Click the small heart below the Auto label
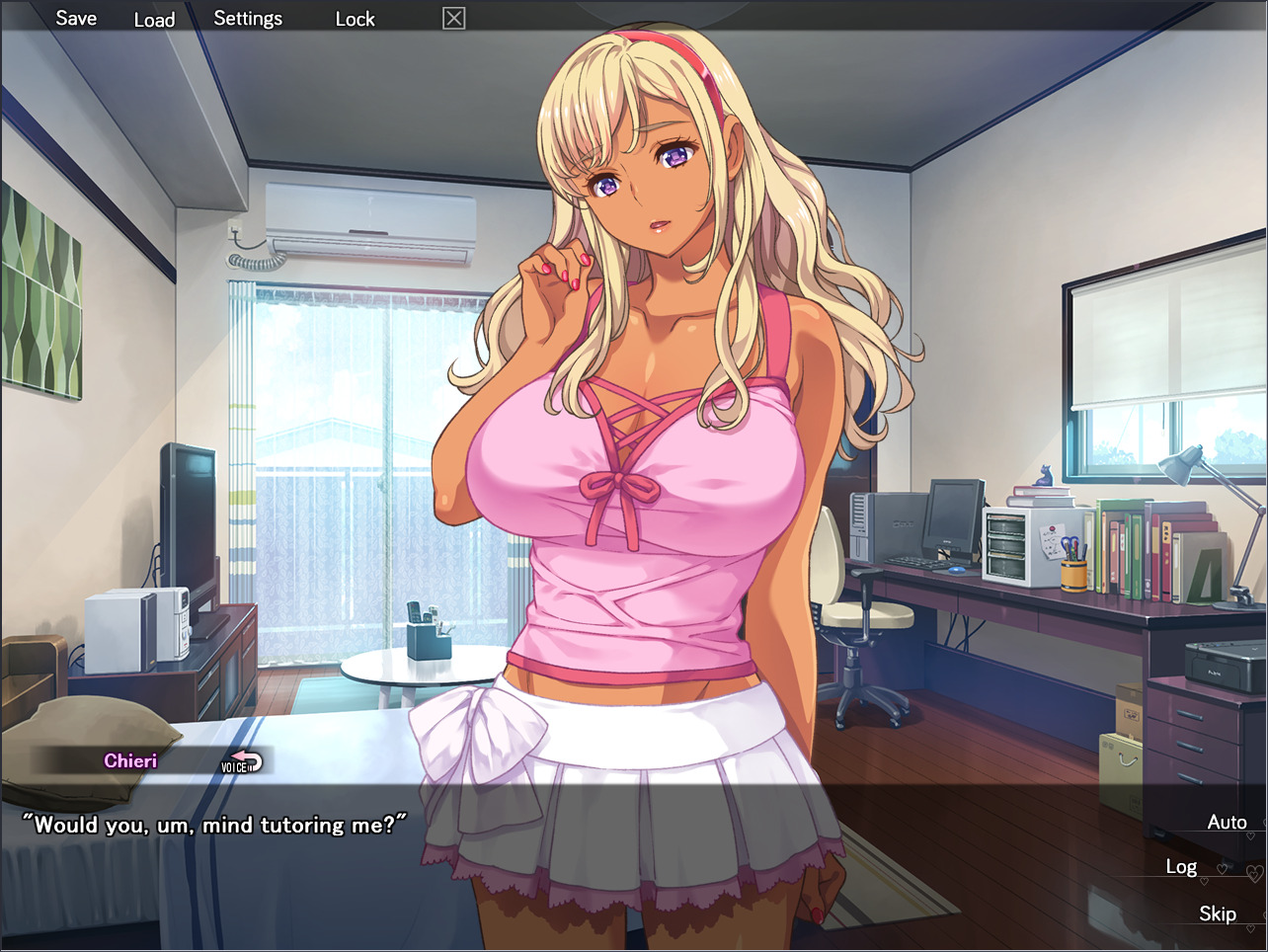 (1250, 835)
